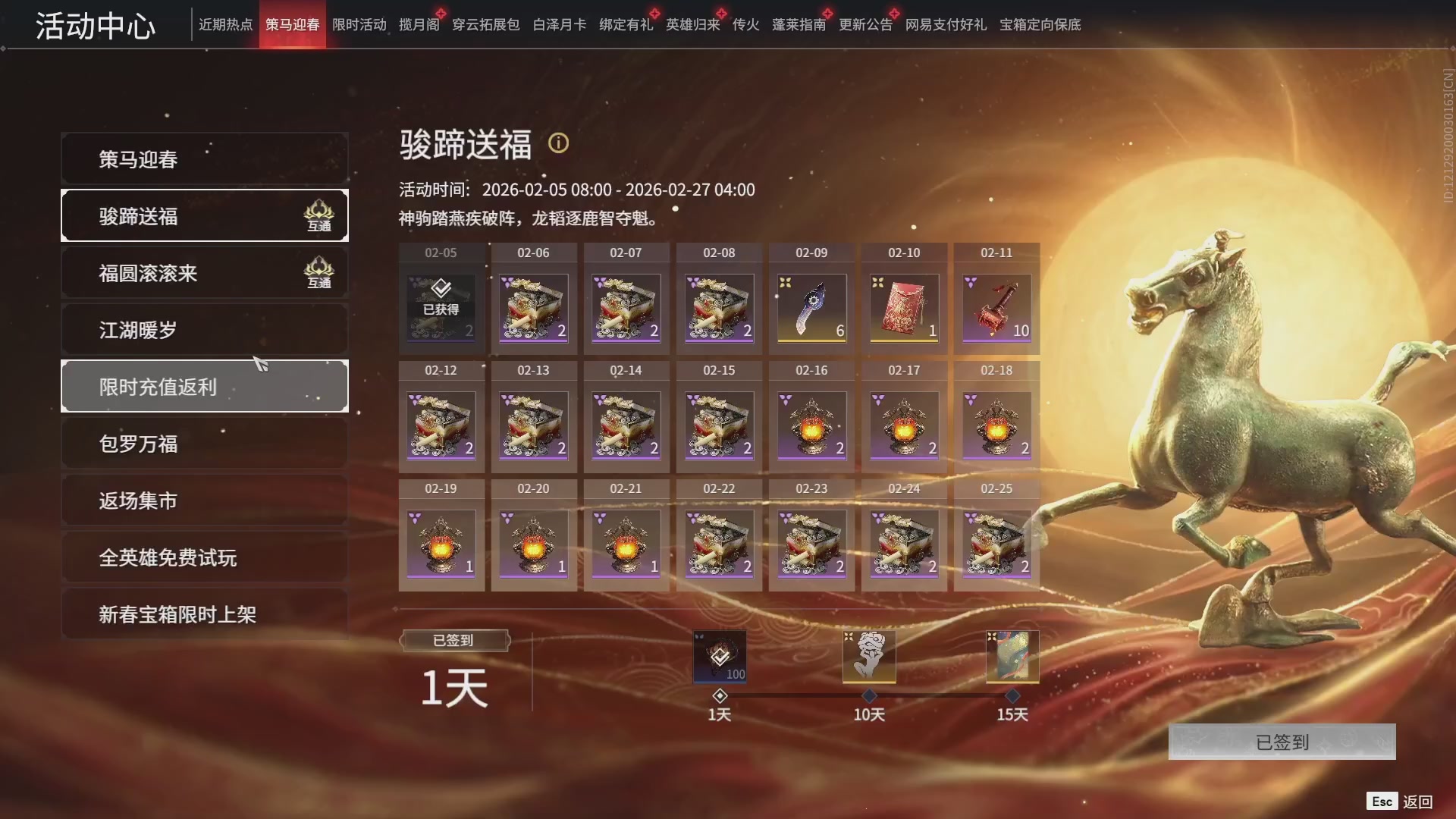This screenshot has height=819, width=1456.
Task: Click the 100-currency milestone reward icon
Action: (x=719, y=656)
